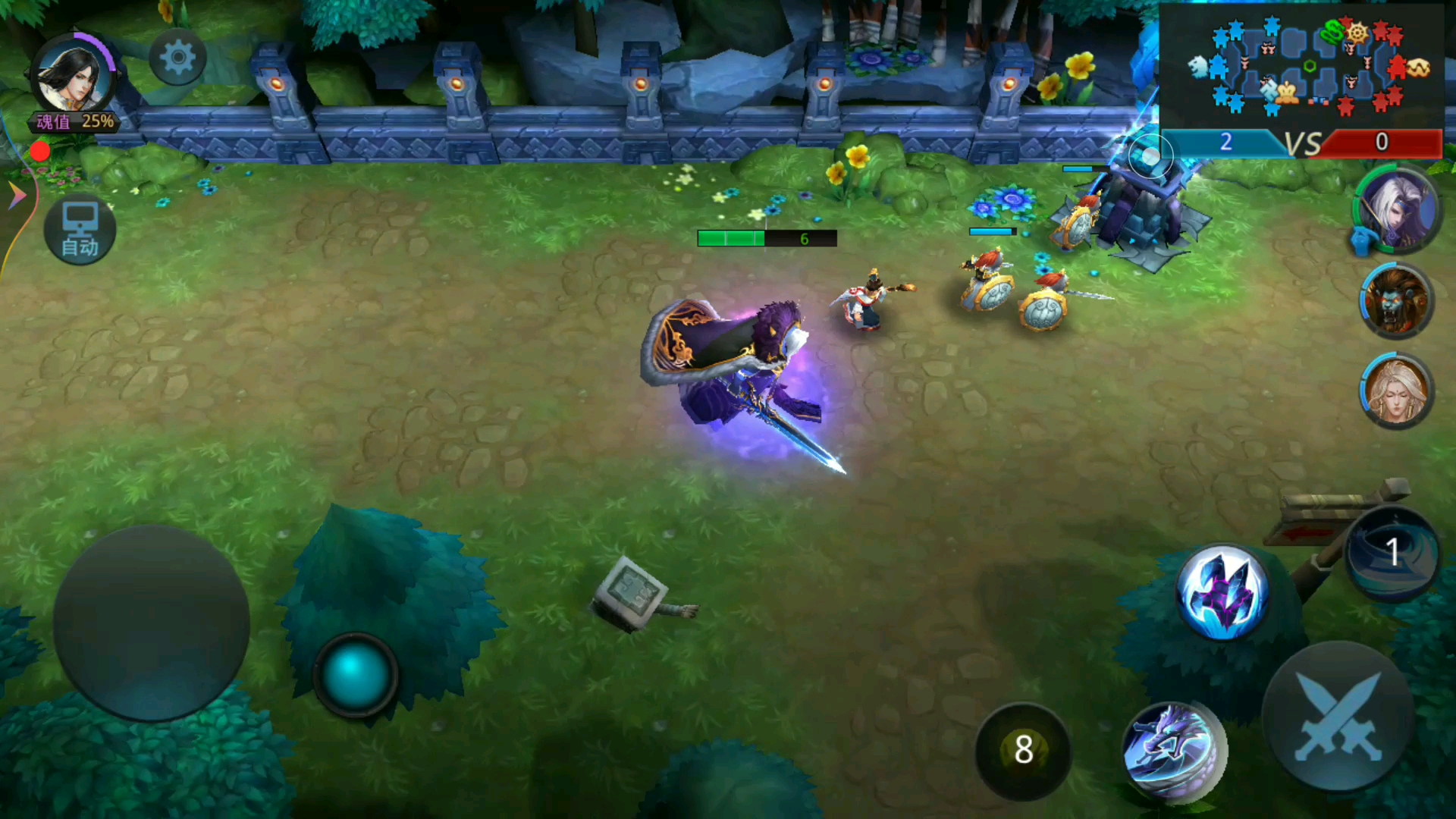Activate the ice dragon skill
Viewport: 1456px width, 819px height.
click(1172, 751)
